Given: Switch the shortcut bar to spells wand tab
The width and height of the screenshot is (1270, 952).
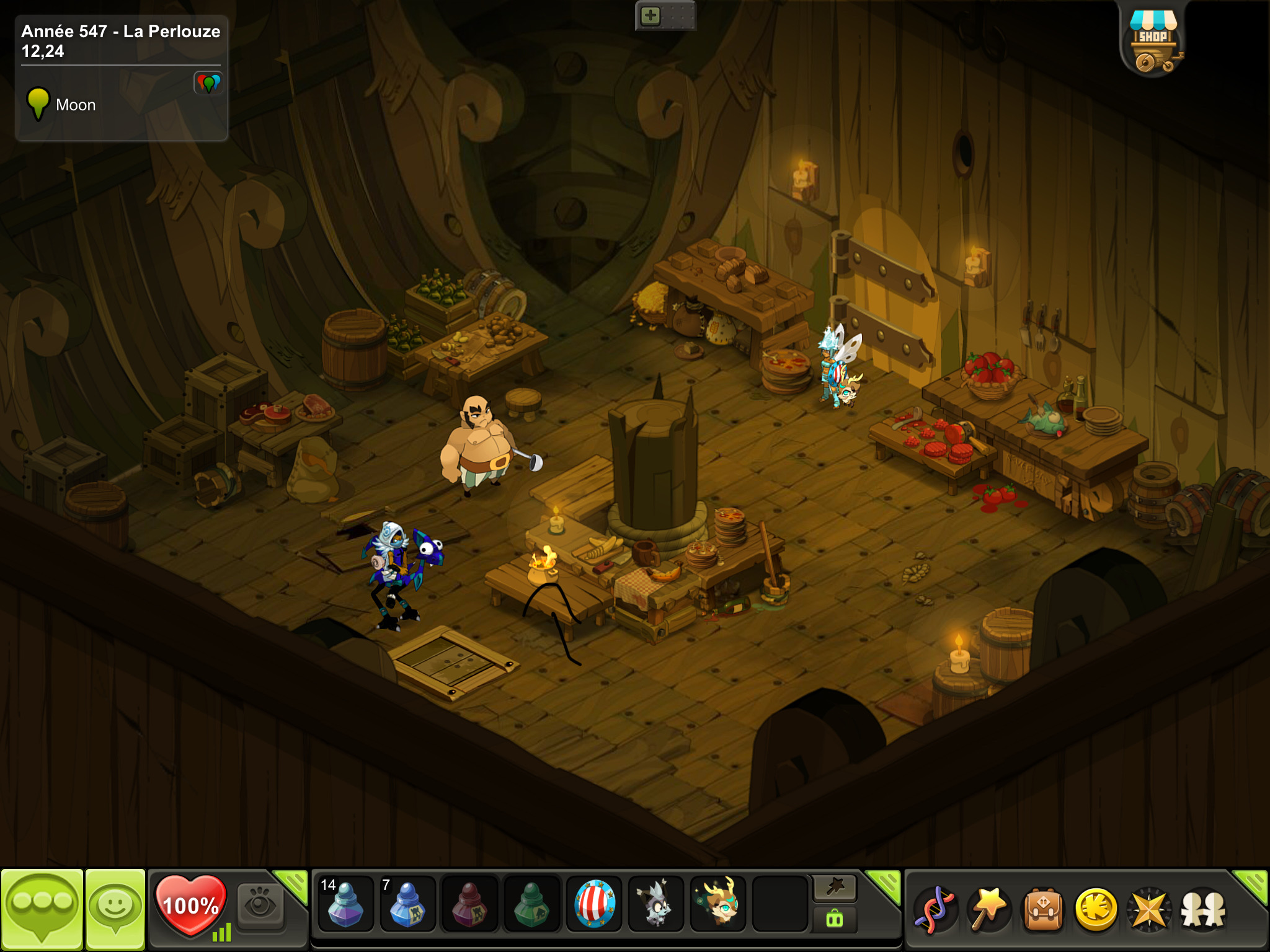Looking at the screenshot, I should click(835, 888).
